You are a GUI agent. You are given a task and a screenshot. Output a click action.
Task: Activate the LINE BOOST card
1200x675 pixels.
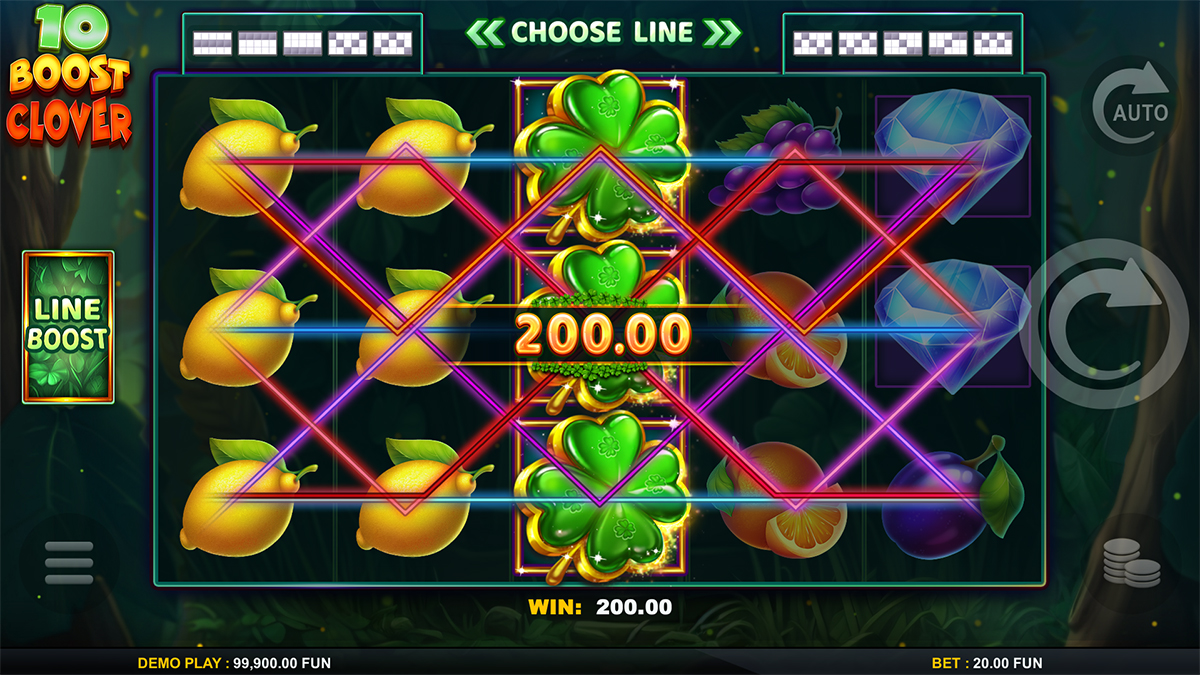(68, 327)
